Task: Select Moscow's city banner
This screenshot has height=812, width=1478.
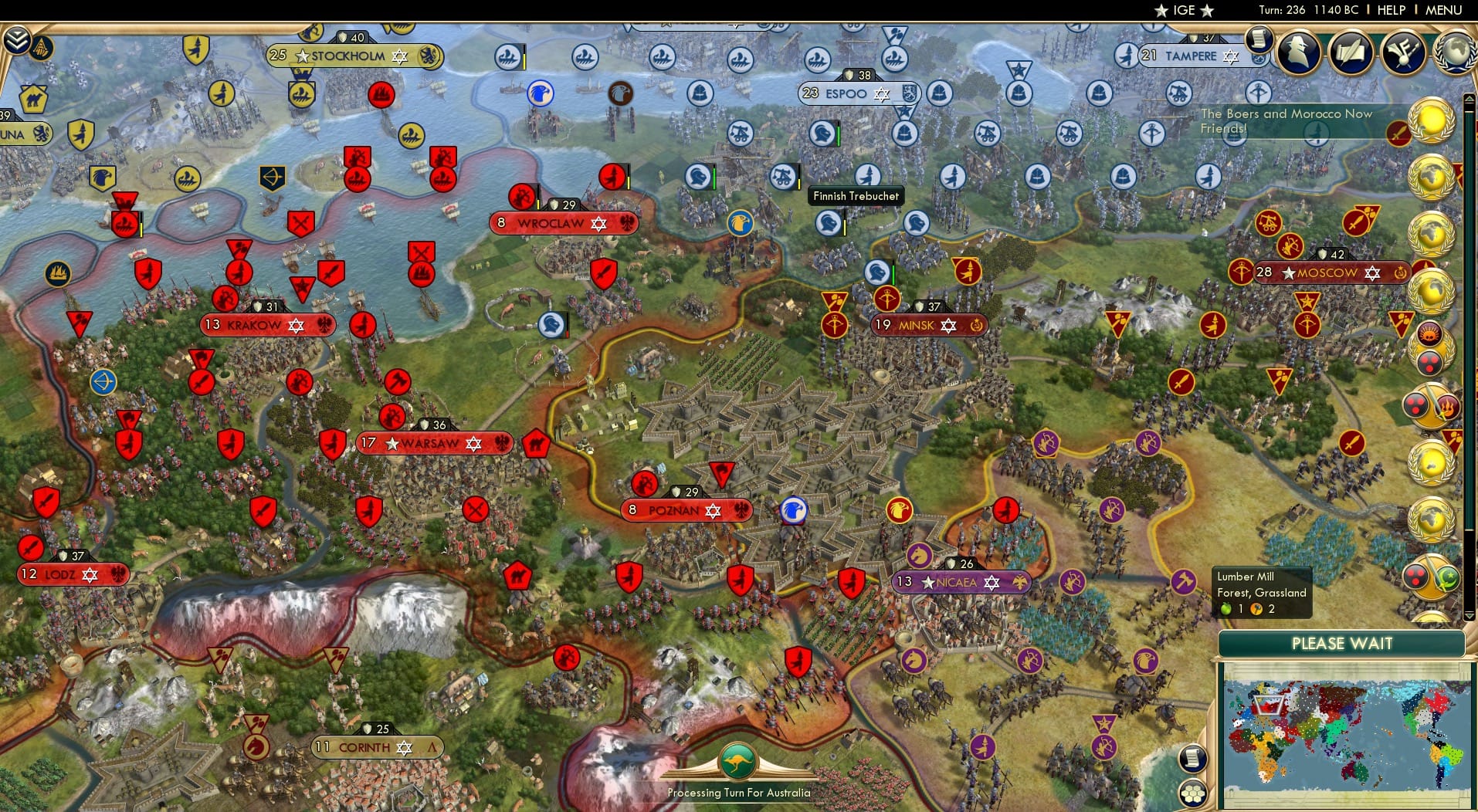Action: [1330, 272]
